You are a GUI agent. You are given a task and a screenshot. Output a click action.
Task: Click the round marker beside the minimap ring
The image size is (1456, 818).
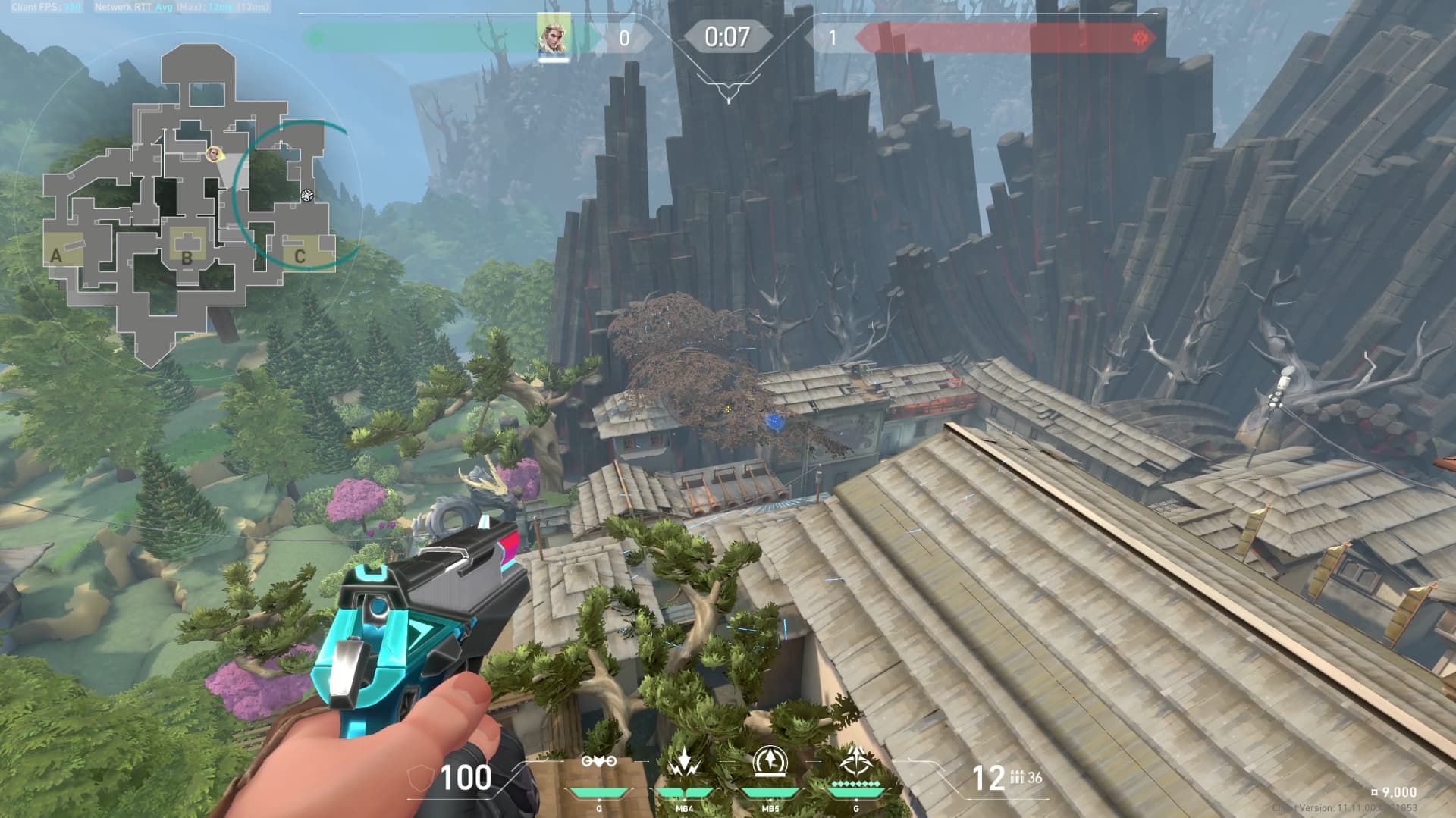[306, 196]
